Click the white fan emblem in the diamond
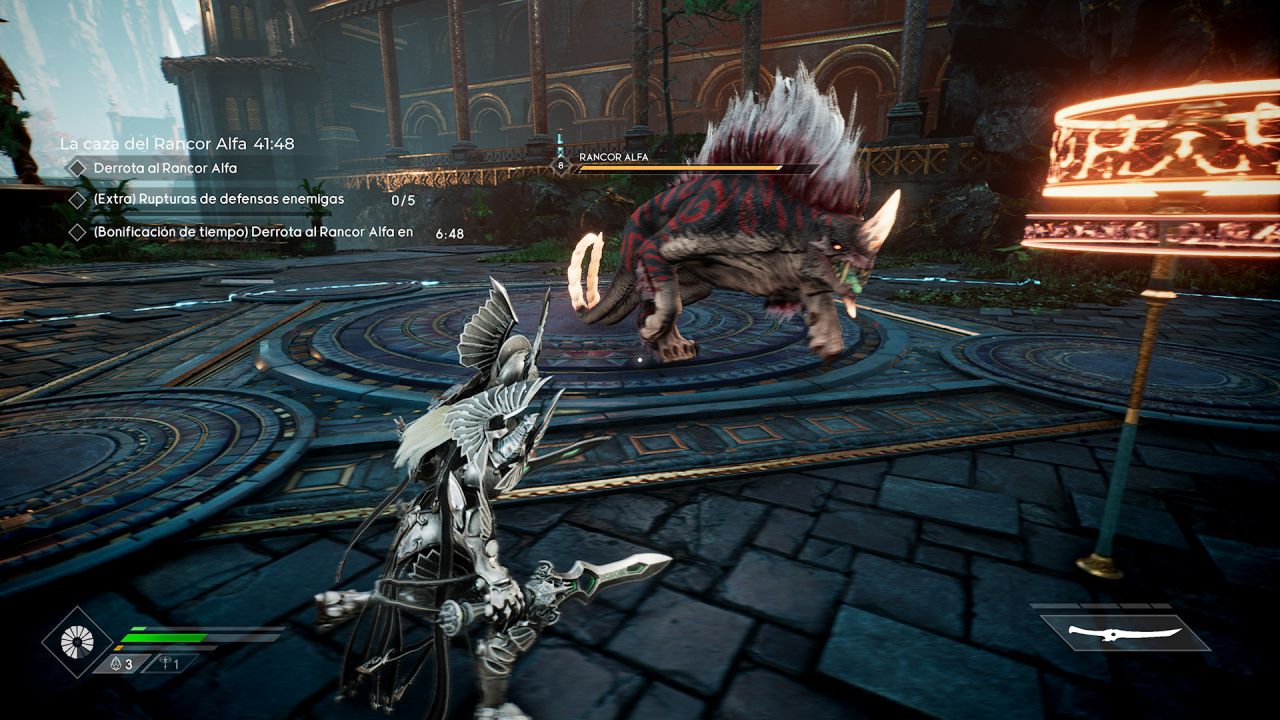Viewport: 1280px width, 720px height. click(x=77, y=640)
